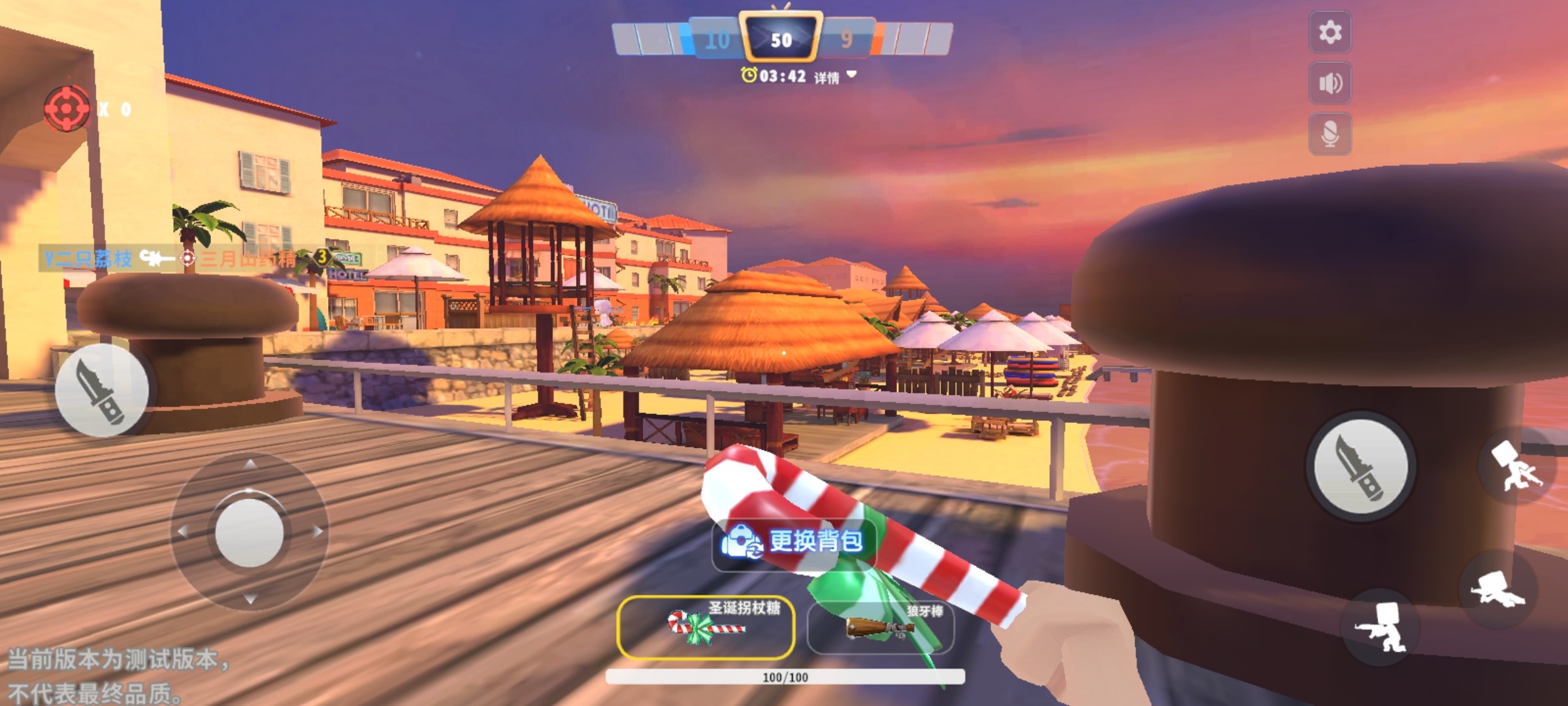Image resolution: width=1568 pixels, height=706 pixels.
Task: Activate the crouch stance icon
Action: pos(1381,627)
